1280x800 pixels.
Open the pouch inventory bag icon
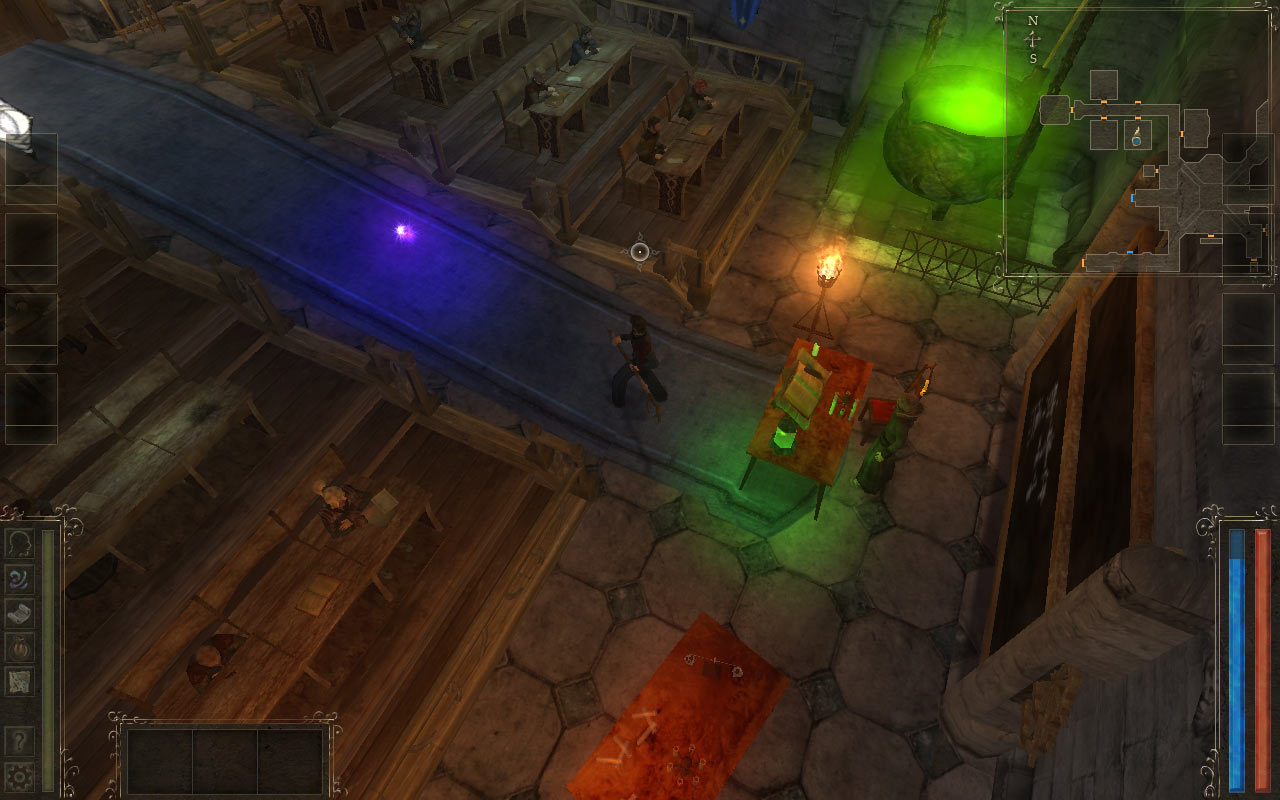20,647
